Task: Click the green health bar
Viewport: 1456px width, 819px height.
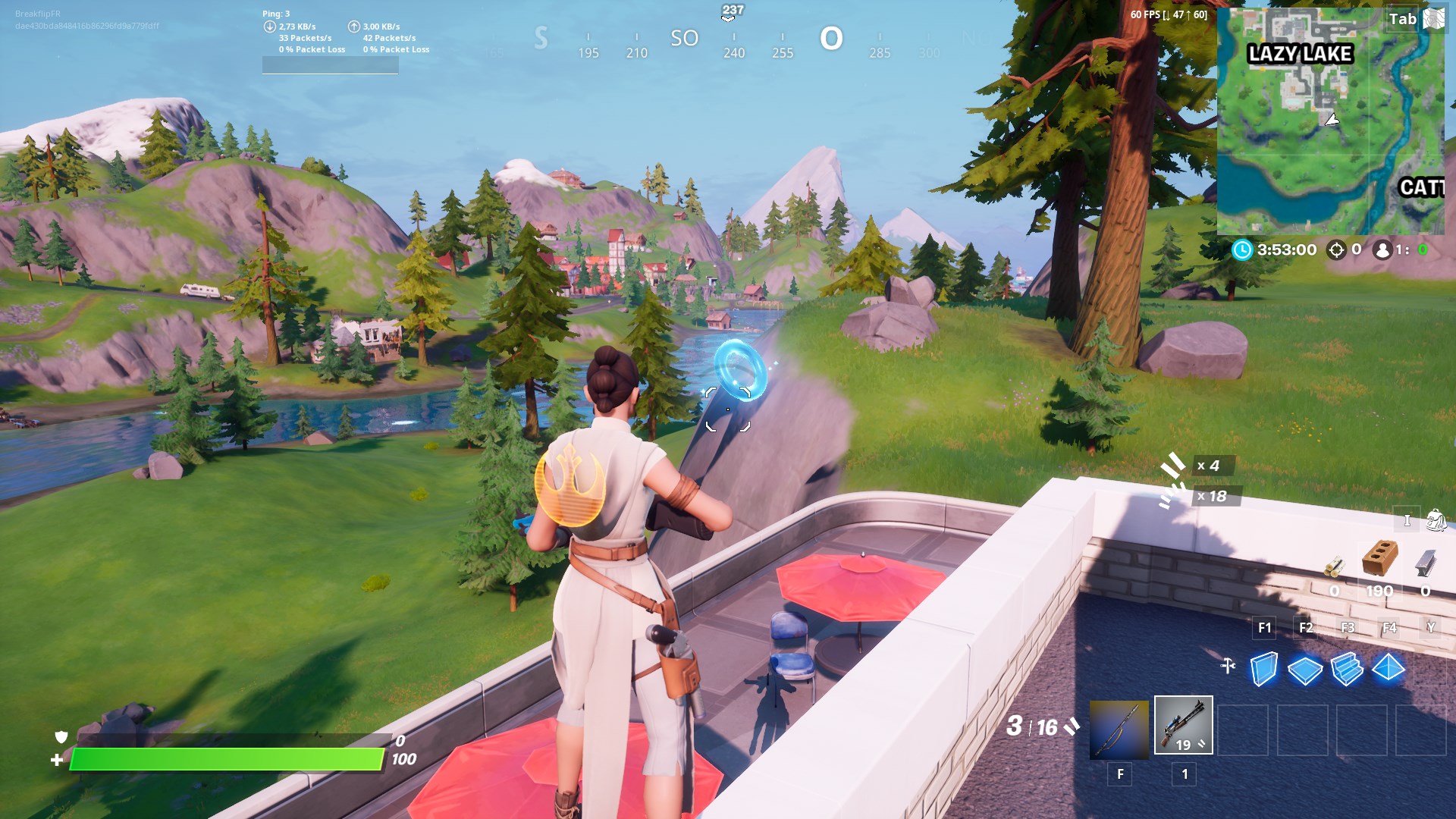Action: coord(227,757)
